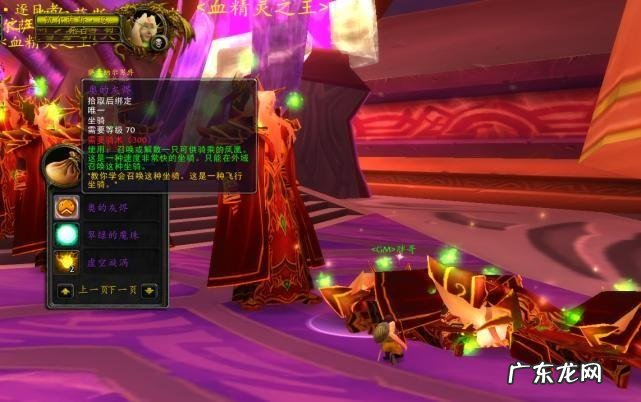Loot the Ashes of Al'ar phoenix mount
The width and height of the screenshot is (641, 402).
(x=65, y=207)
